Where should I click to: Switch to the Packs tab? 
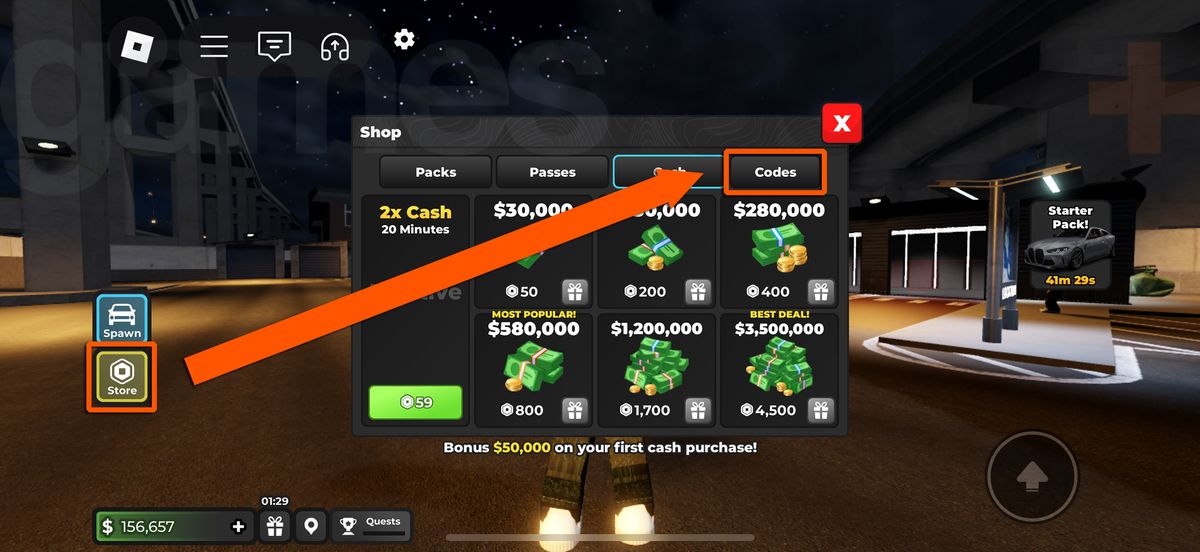pyautogui.click(x=435, y=172)
